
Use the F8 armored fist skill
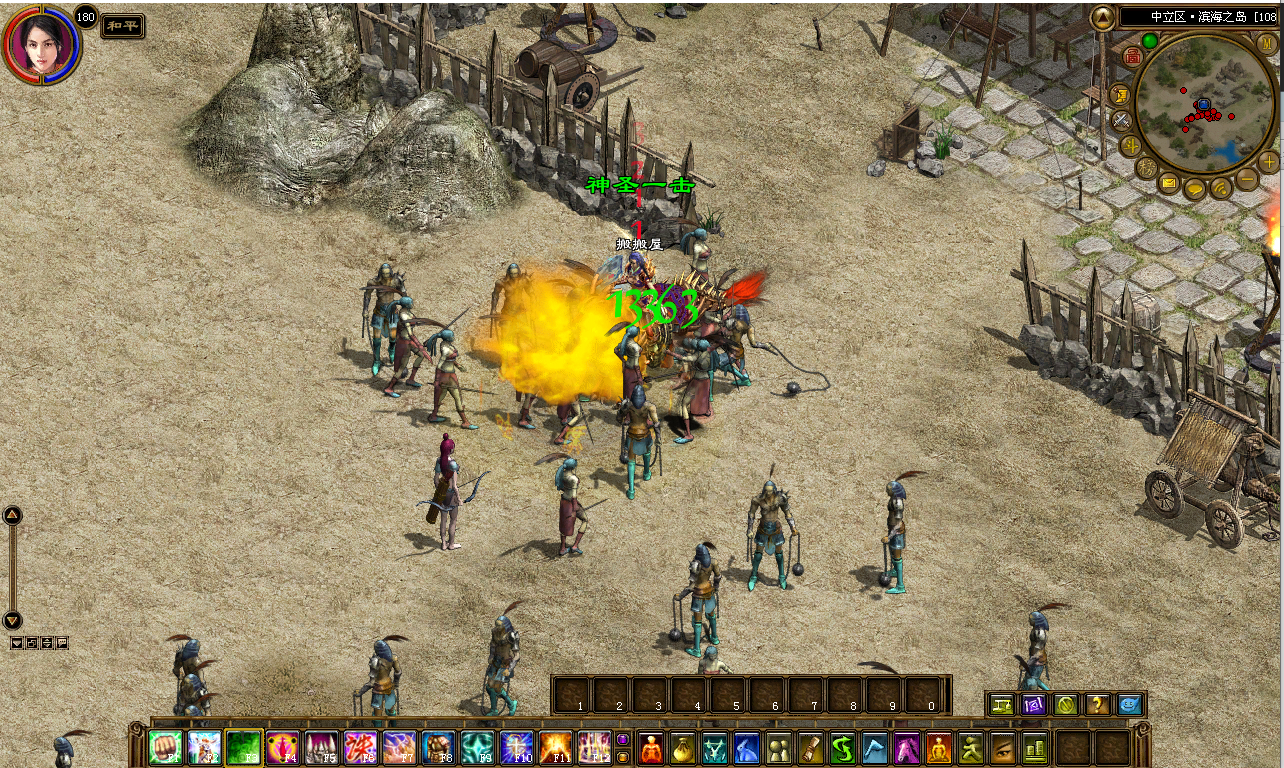tap(439, 747)
